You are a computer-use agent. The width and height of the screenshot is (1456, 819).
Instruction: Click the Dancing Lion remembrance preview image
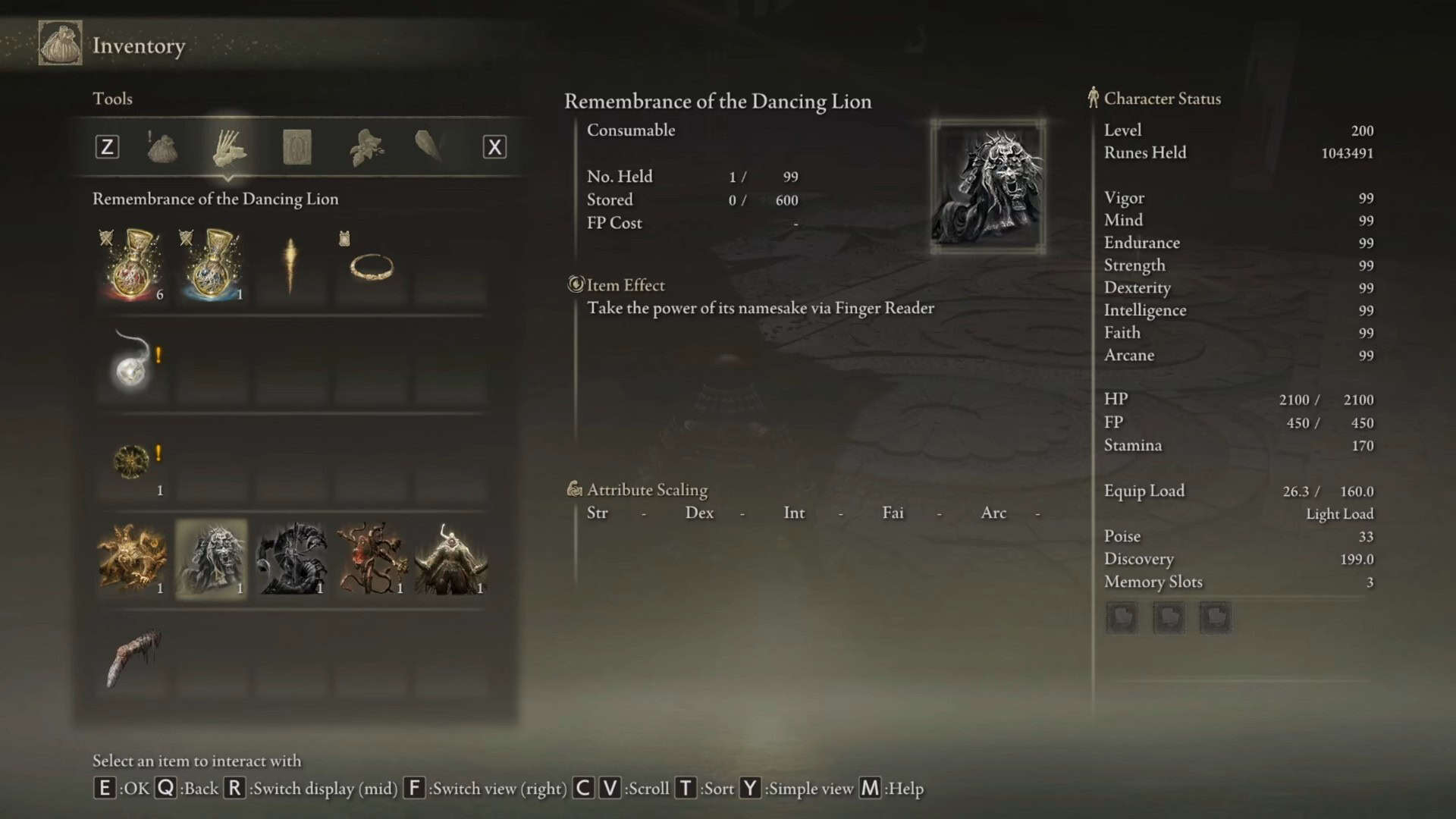pos(987,187)
